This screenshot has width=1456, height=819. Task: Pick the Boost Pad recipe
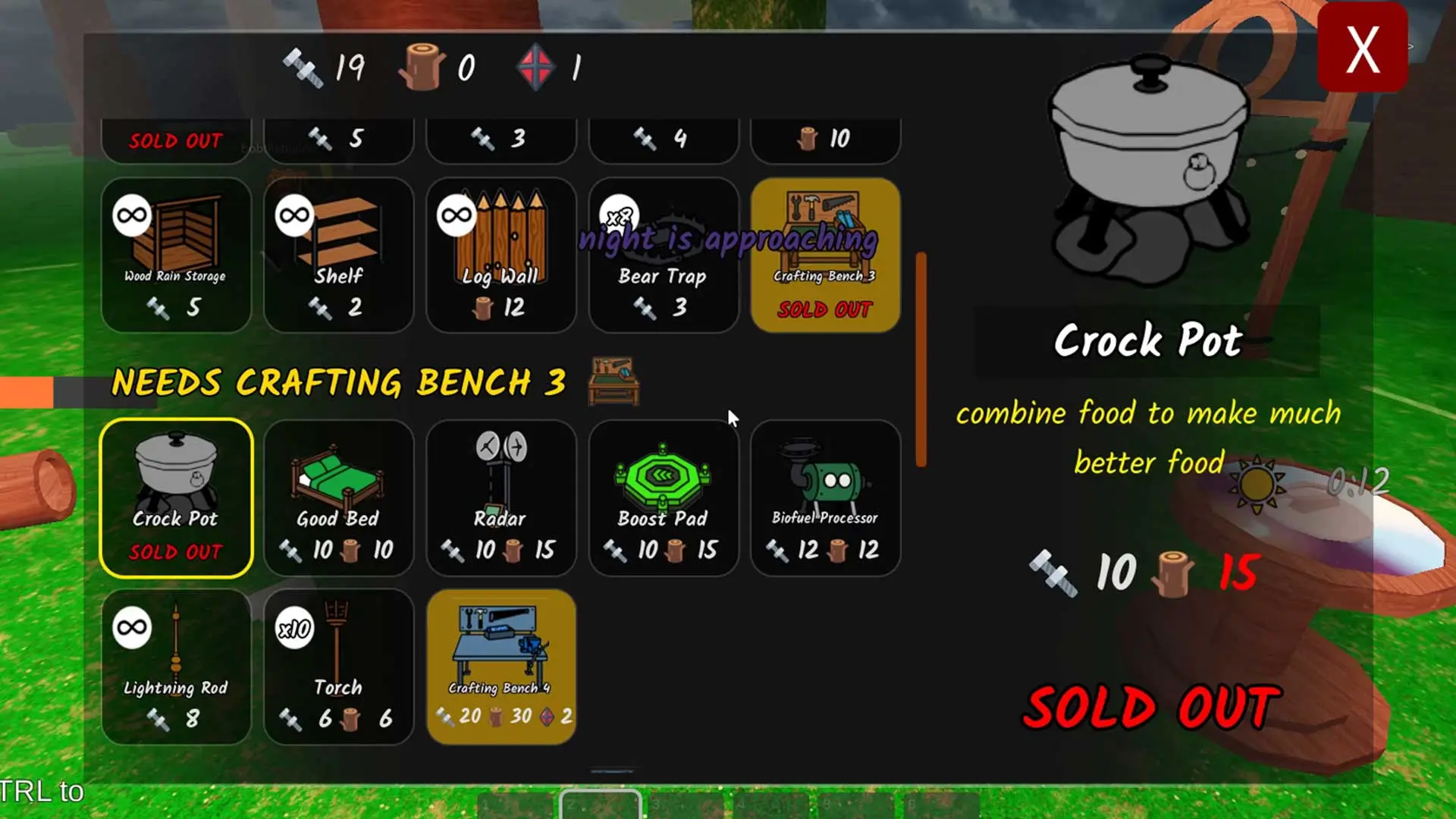click(663, 497)
